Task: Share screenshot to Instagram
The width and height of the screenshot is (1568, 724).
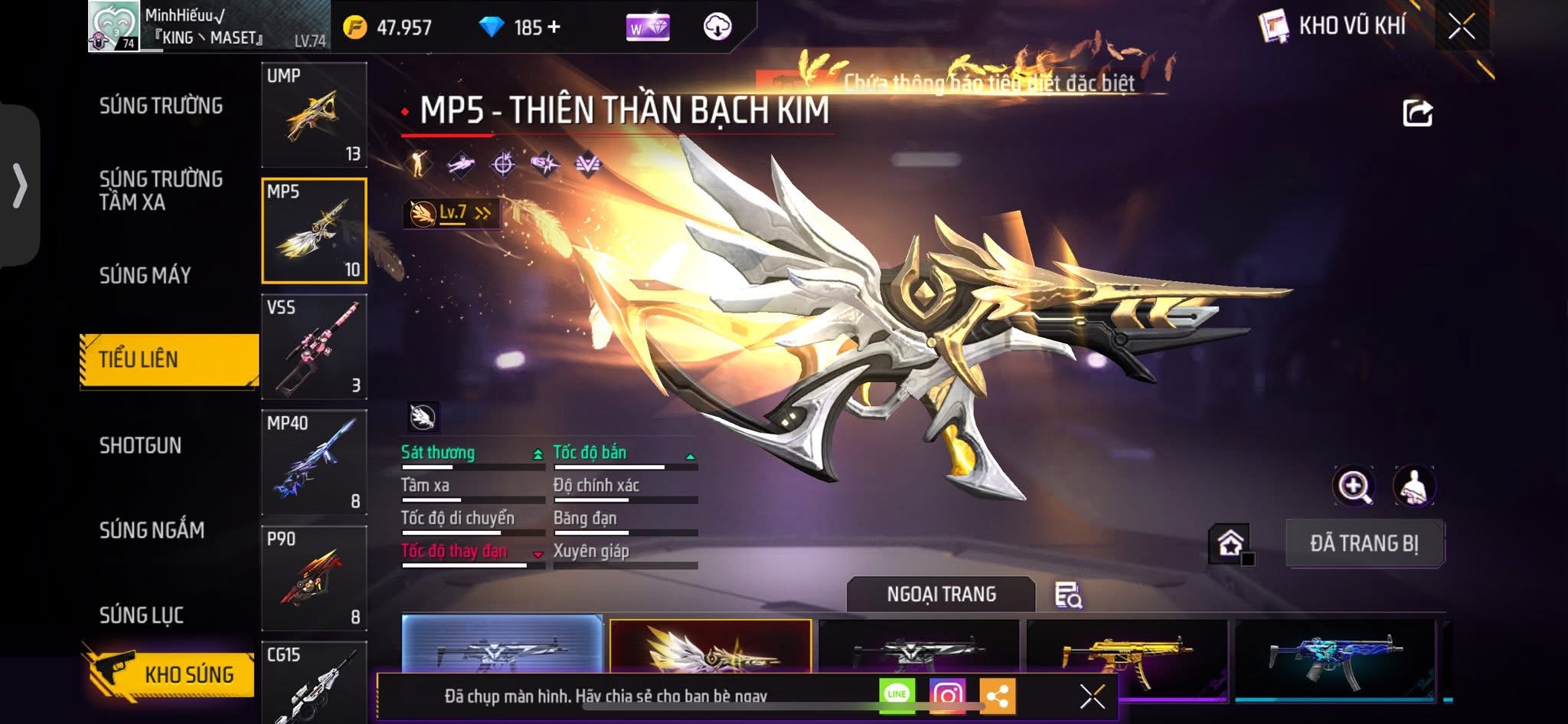Action: tap(947, 695)
